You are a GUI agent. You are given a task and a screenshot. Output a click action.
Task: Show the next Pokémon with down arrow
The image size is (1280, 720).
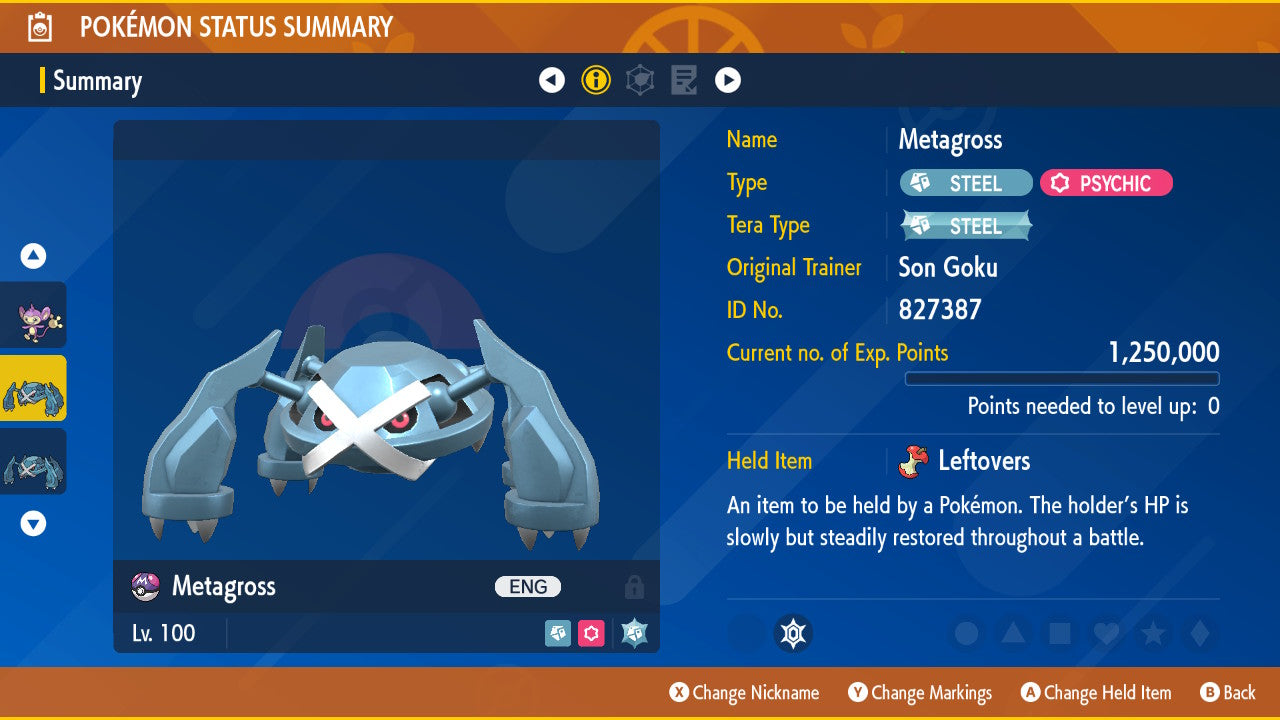point(33,523)
